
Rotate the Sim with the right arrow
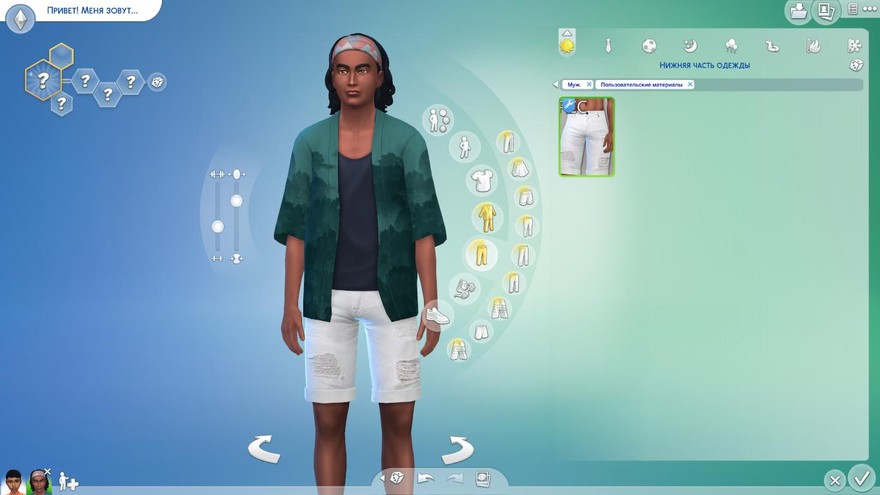pos(457,449)
